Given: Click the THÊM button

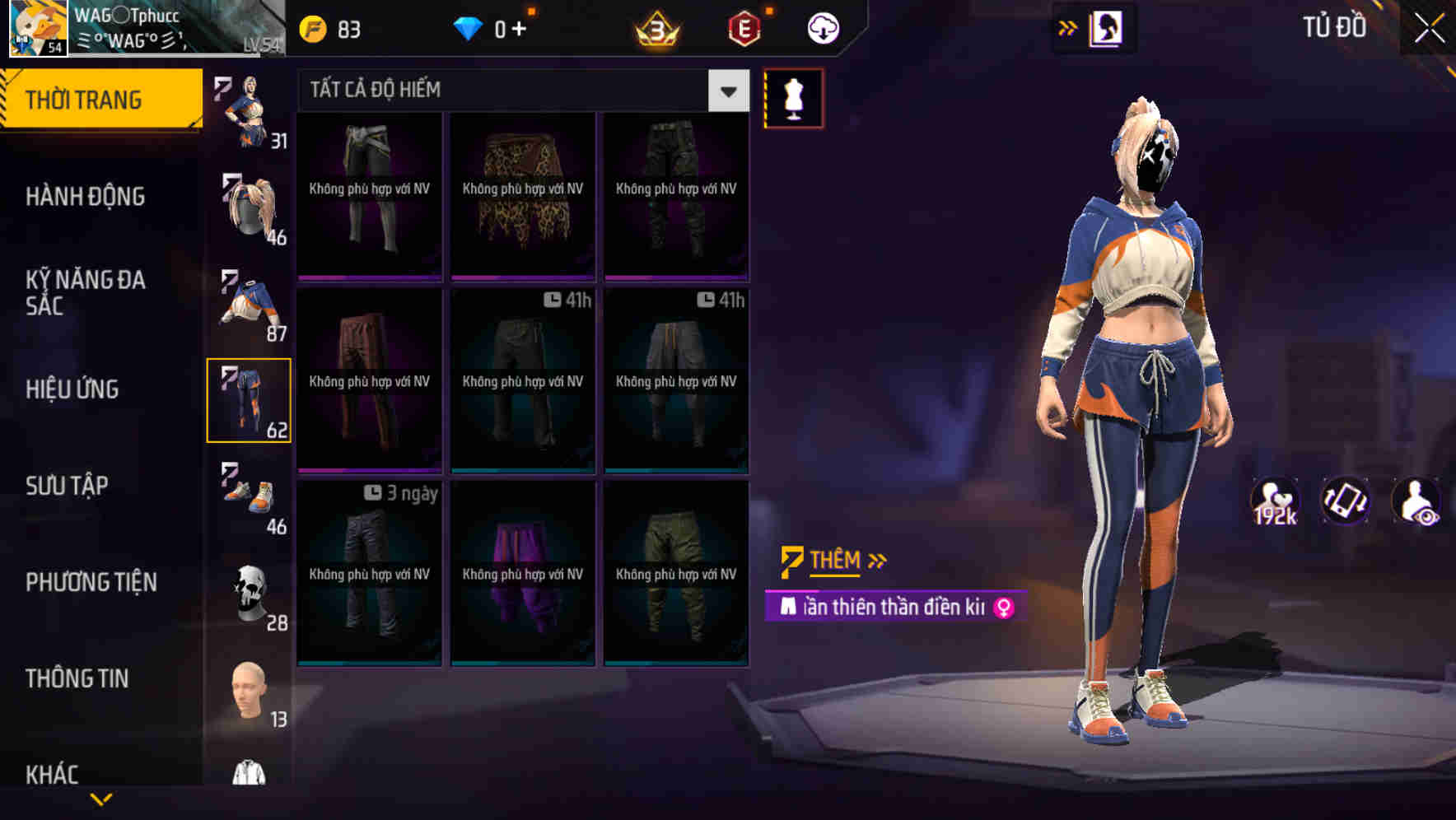Looking at the screenshot, I should tap(833, 561).
